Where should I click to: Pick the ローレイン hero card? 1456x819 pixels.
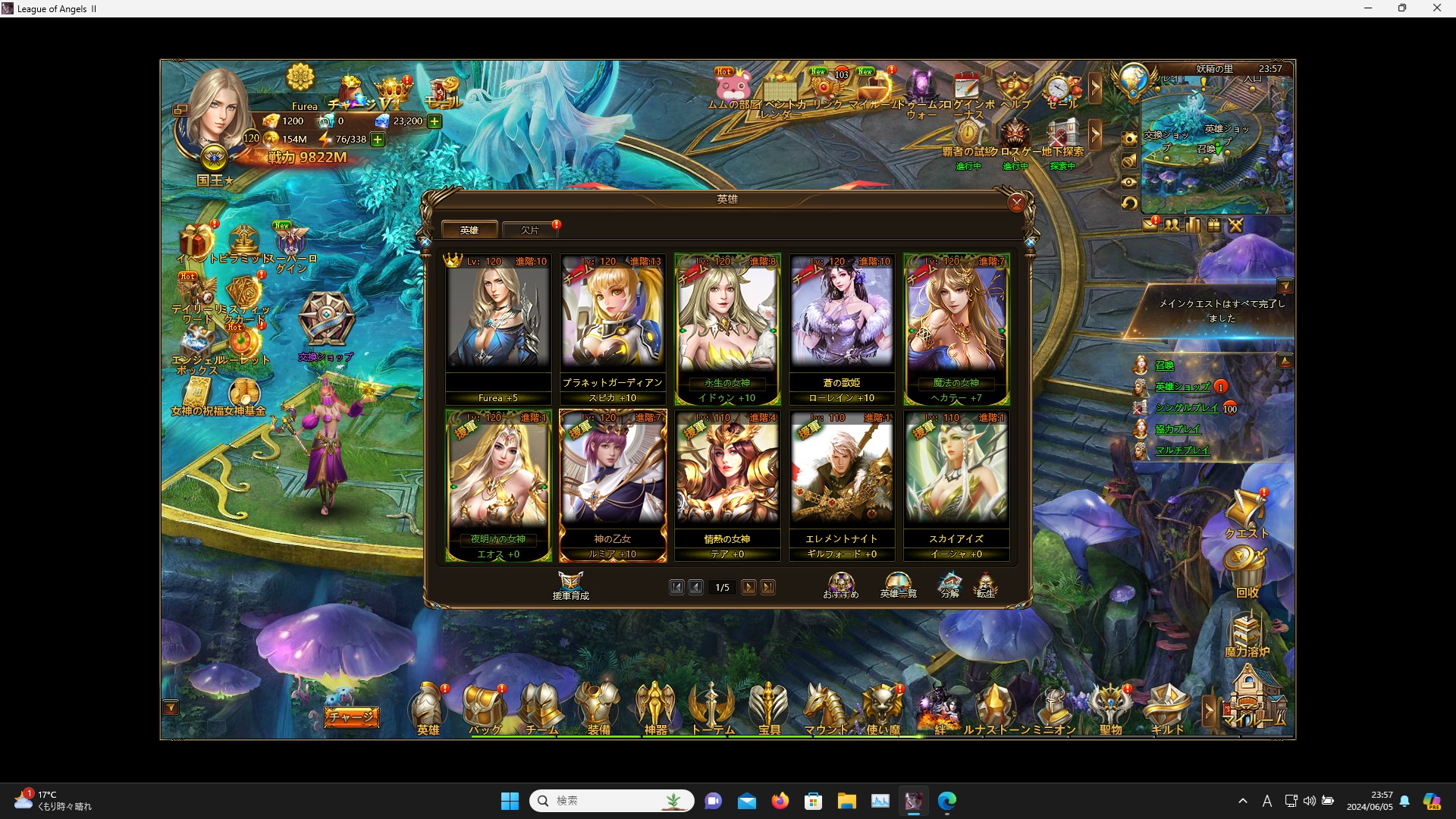tap(842, 328)
